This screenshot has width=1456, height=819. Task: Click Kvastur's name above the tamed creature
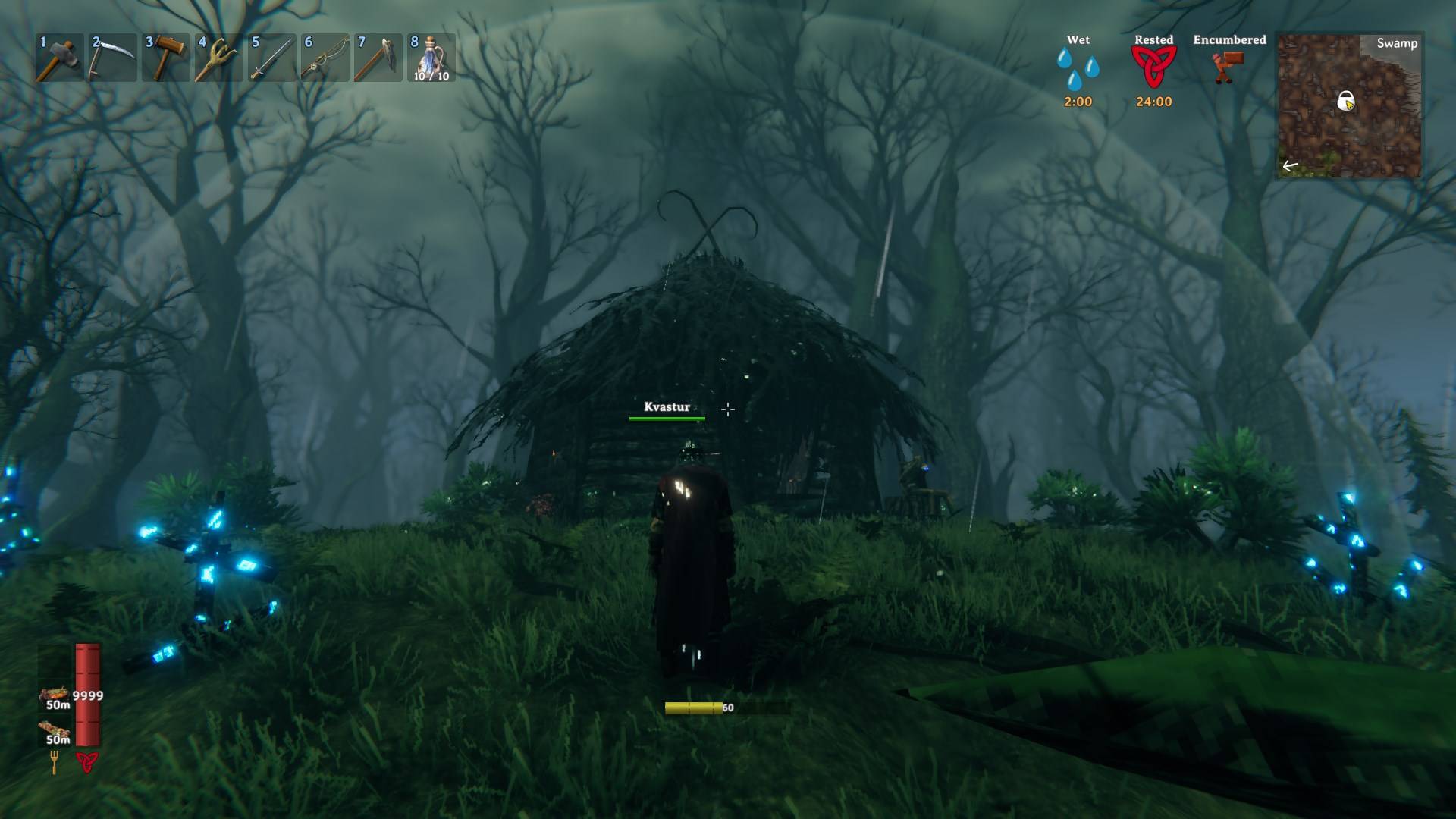[667, 406]
